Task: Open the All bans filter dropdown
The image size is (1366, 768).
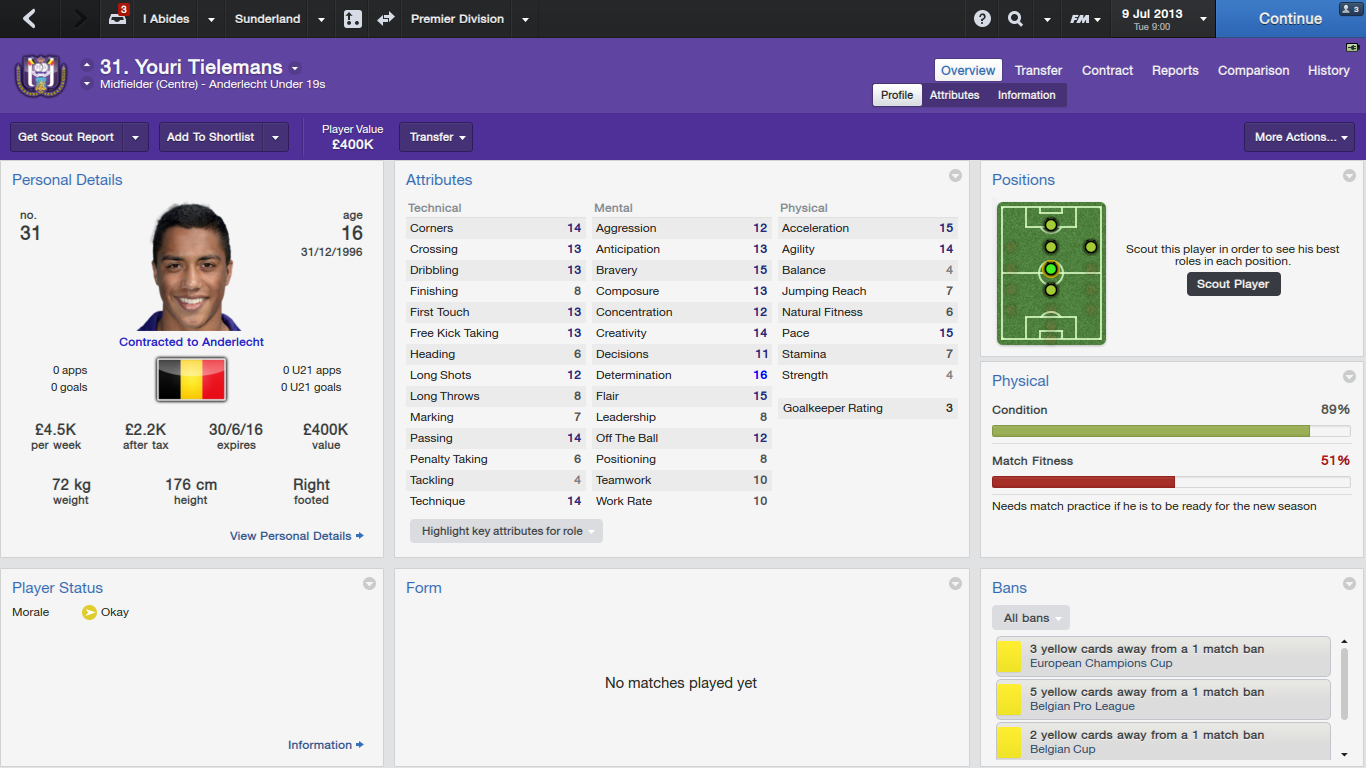Action: (1031, 618)
